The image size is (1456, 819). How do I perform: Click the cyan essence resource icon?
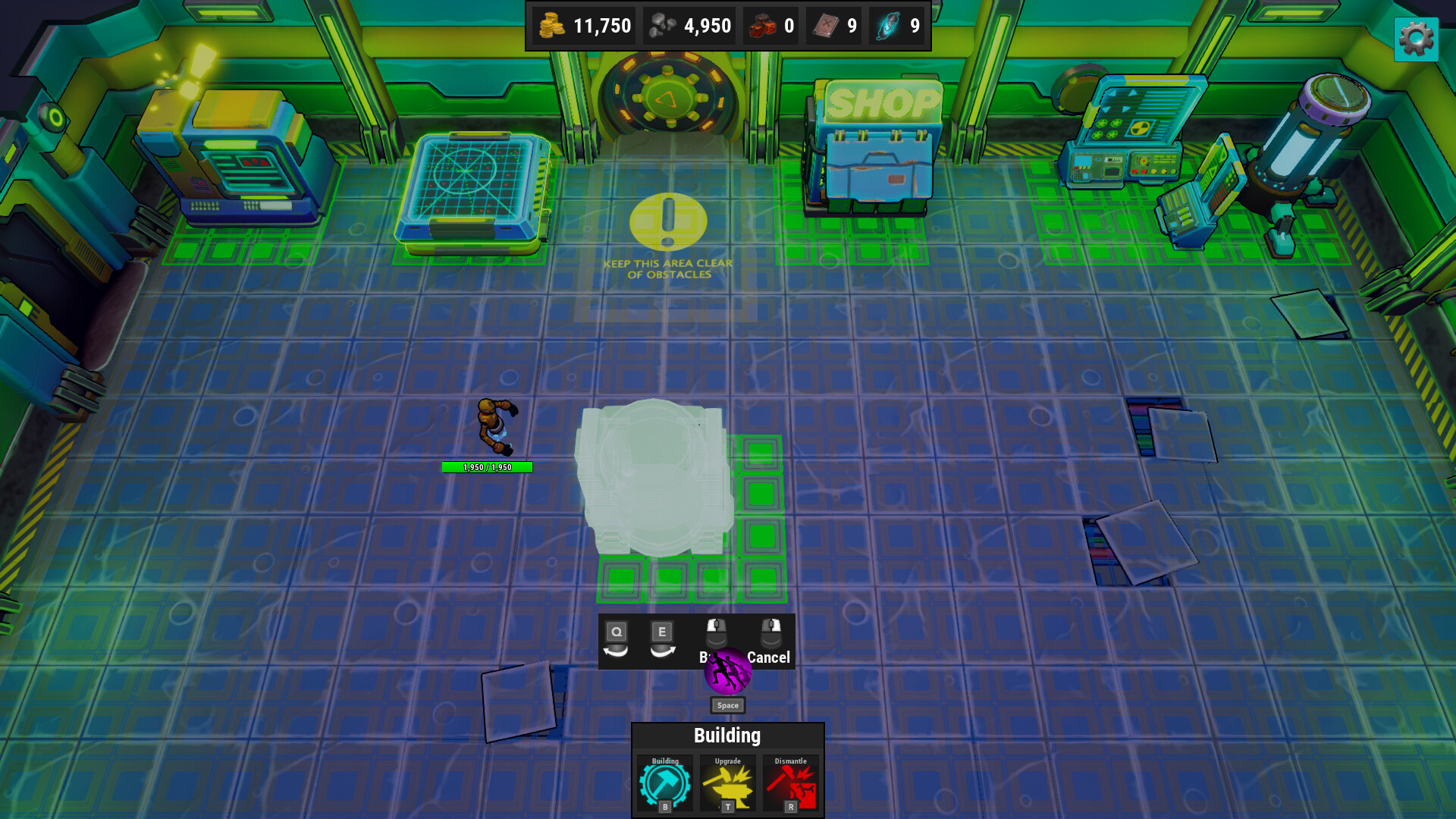point(889,25)
